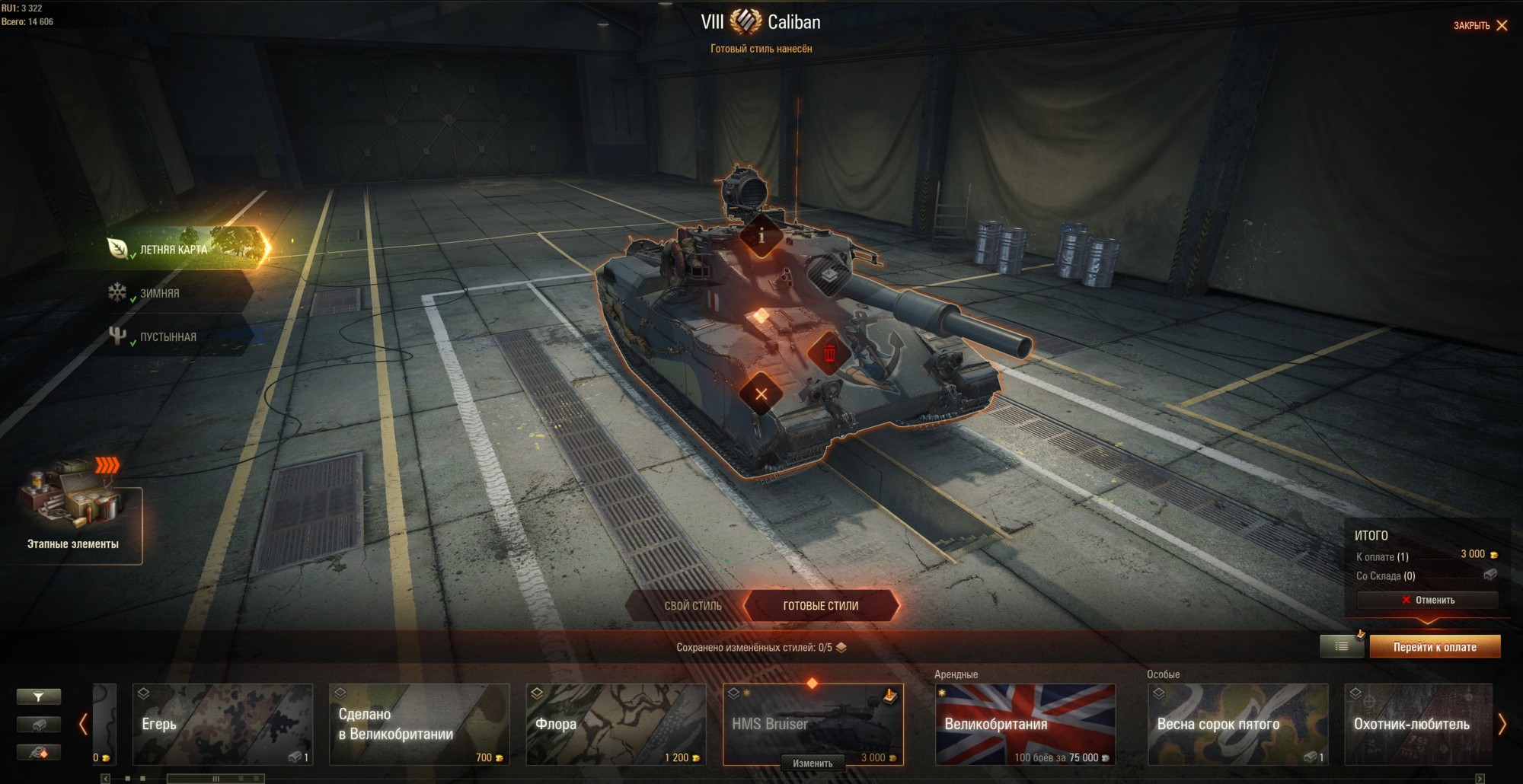The height and width of the screenshot is (784, 1523).
Task: Open the style filter funnel
Action: tap(38, 696)
